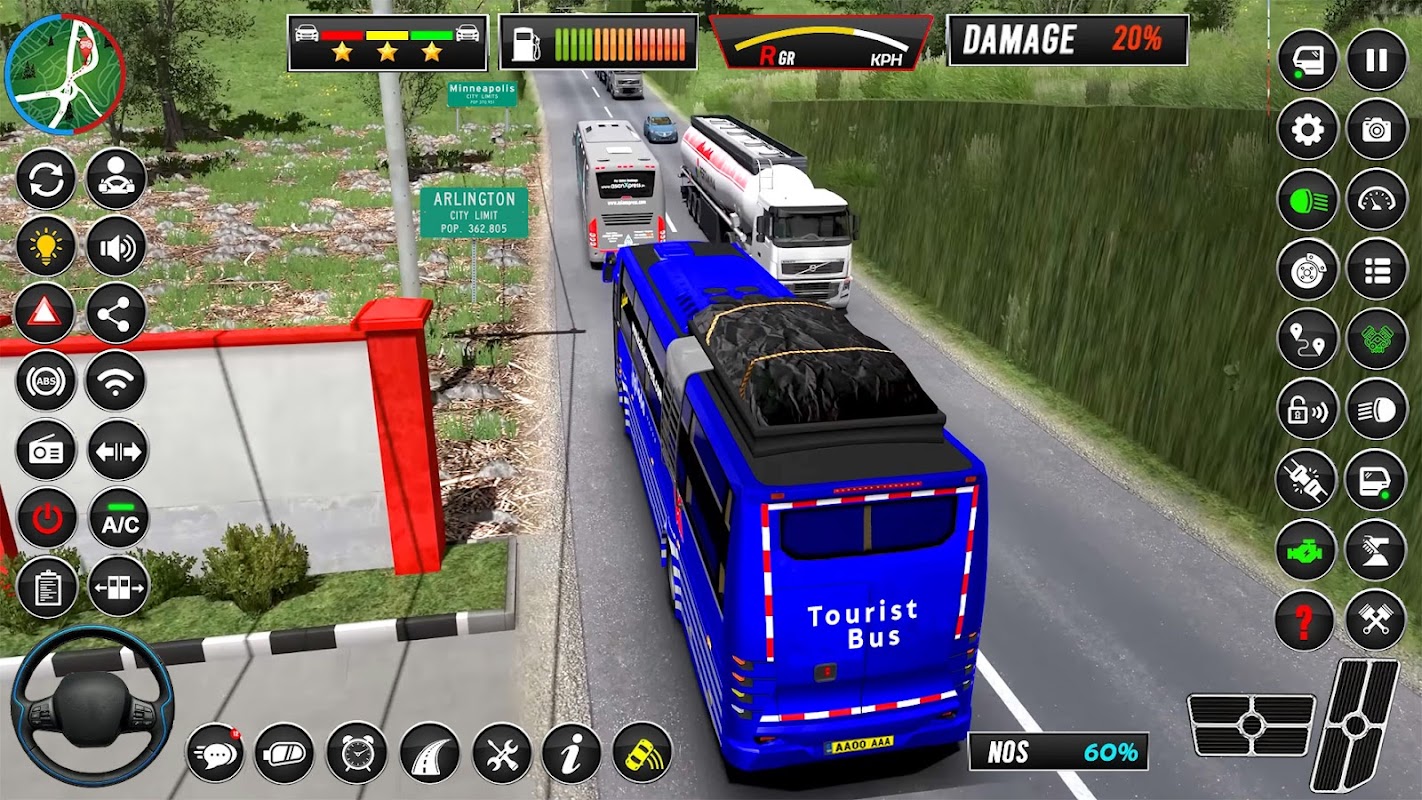
Task: Click the yellow light bulb button
Action: point(45,246)
